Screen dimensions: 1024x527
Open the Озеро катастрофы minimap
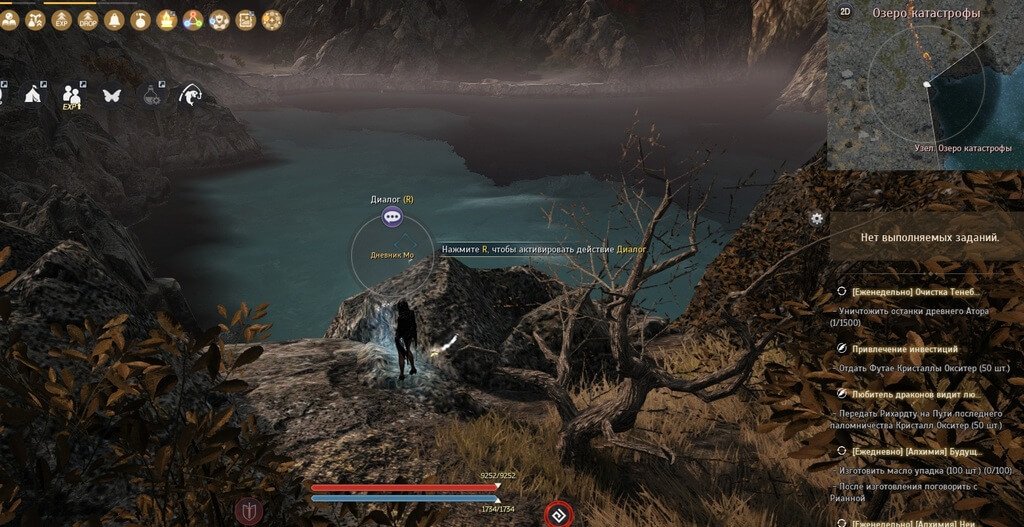tap(925, 84)
